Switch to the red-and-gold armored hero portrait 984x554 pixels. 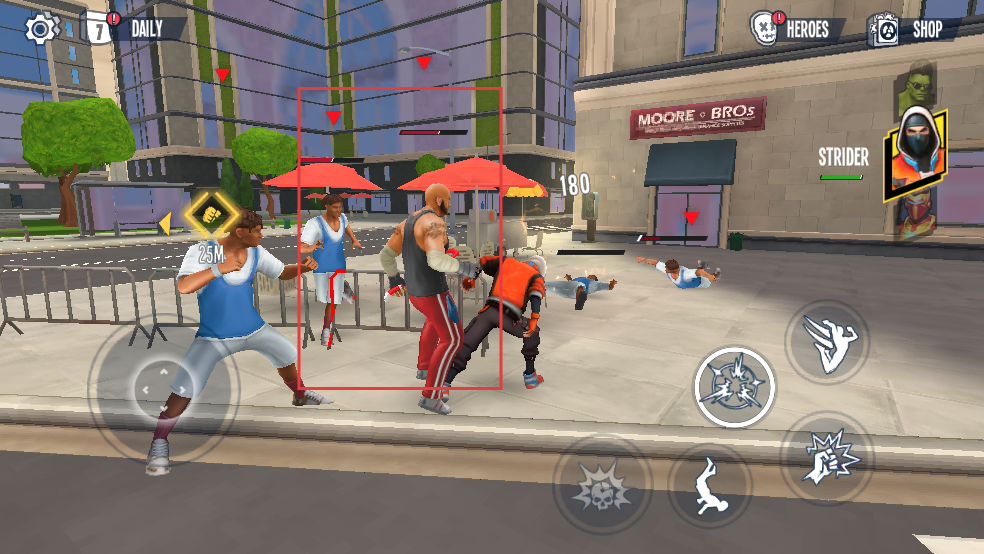coord(914,217)
